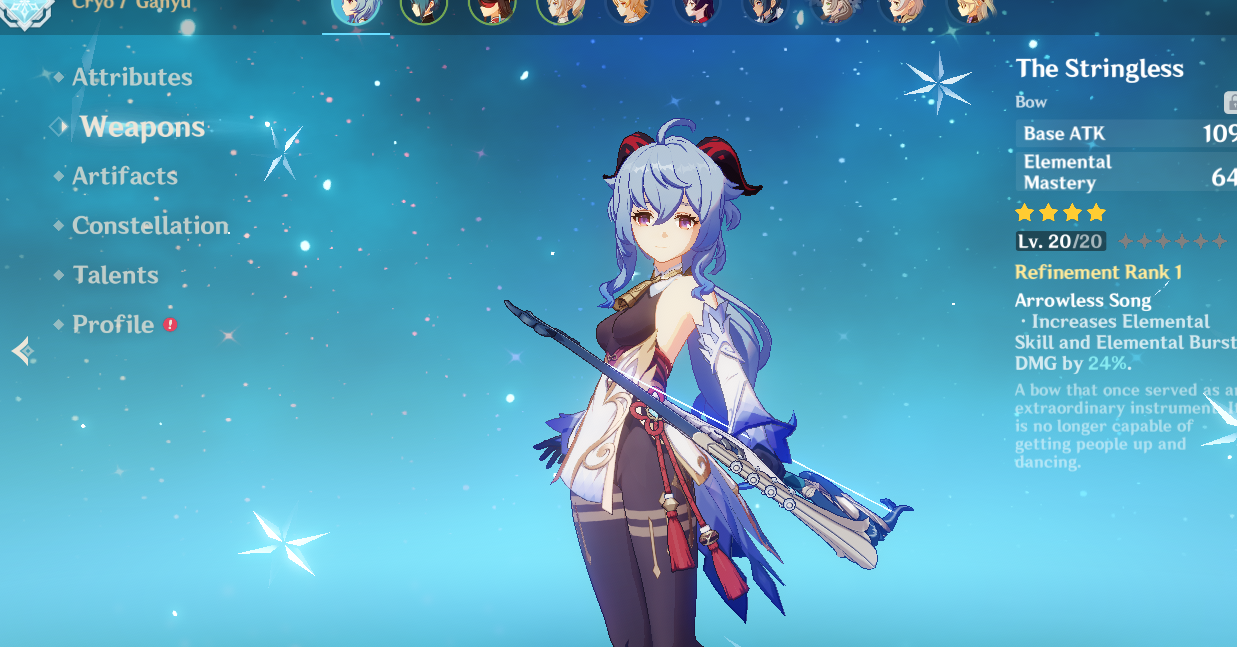Switch to the teal-haired character portrait
1237x647 pixels.
click(423, 10)
